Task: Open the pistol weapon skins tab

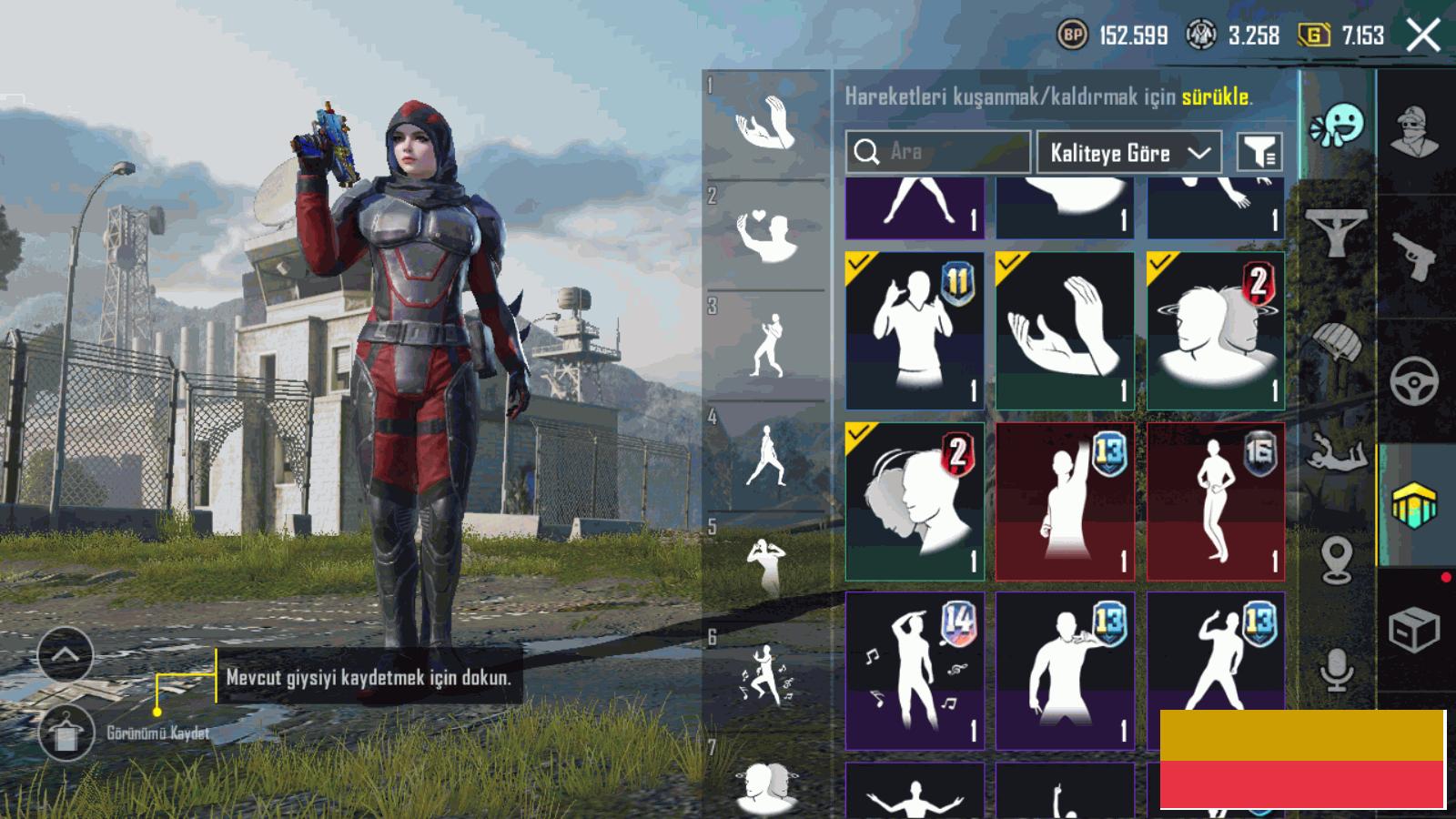Action: (1414, 257)
